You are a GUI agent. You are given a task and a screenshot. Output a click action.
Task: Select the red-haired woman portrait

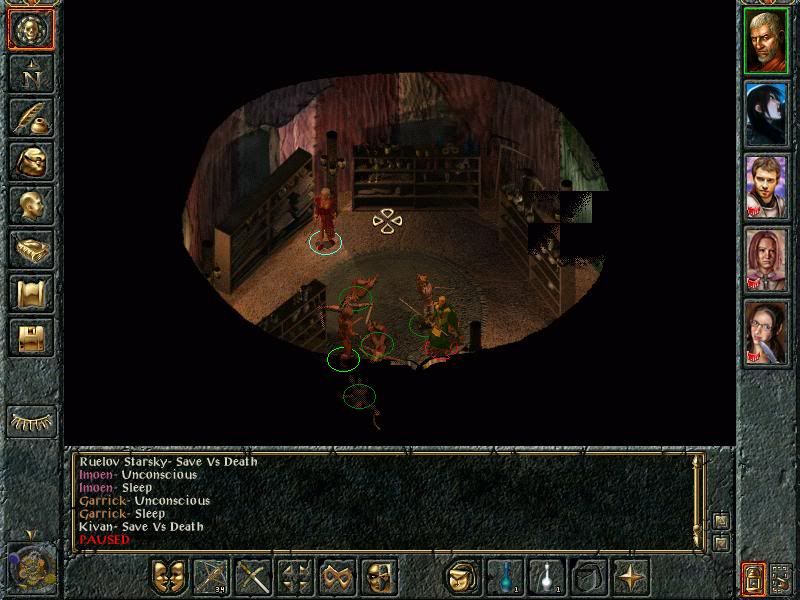pos(767,258)
